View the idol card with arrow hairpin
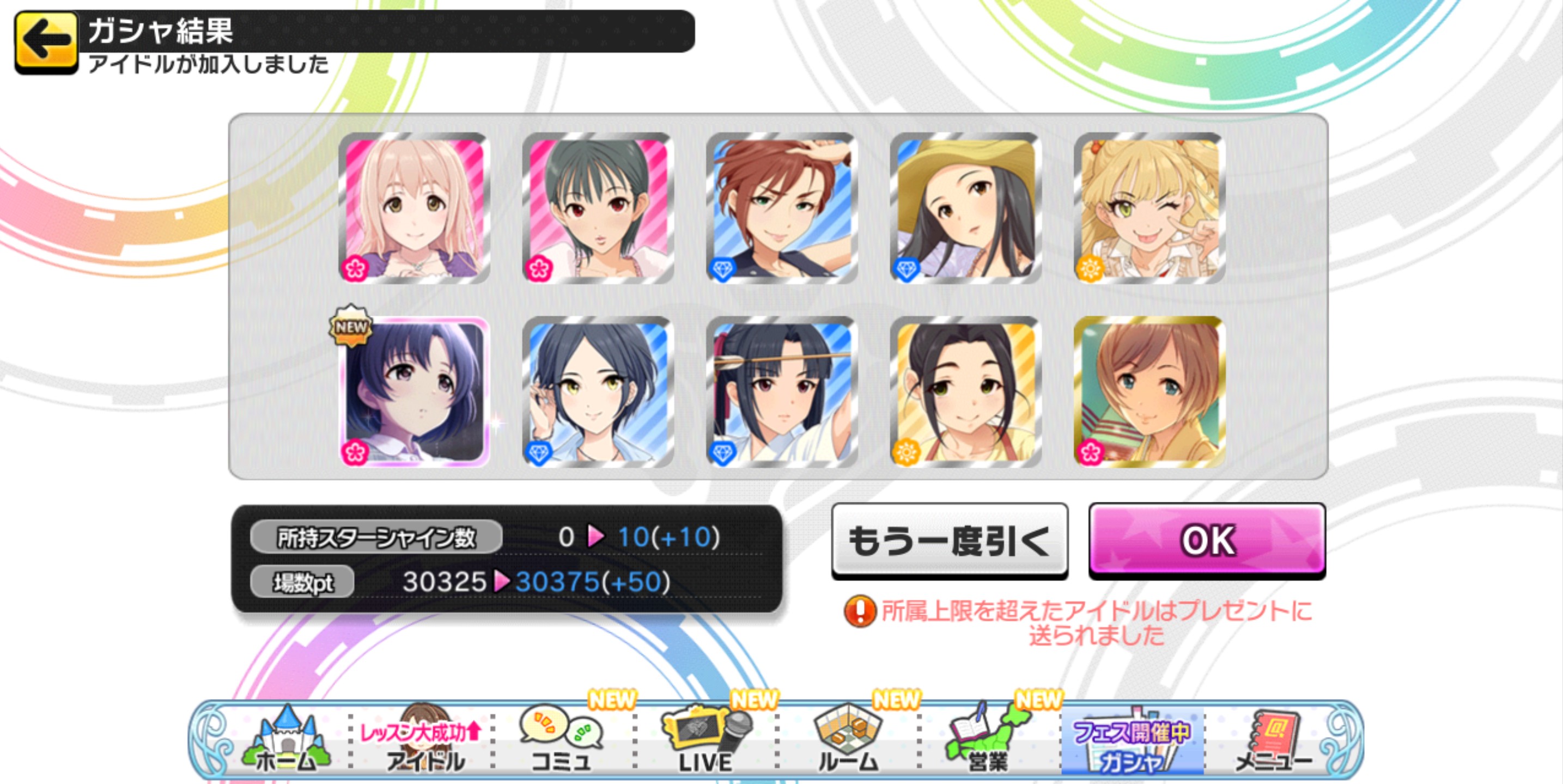This screenshot has height=784, width=1563. click(x=781, y=391)
